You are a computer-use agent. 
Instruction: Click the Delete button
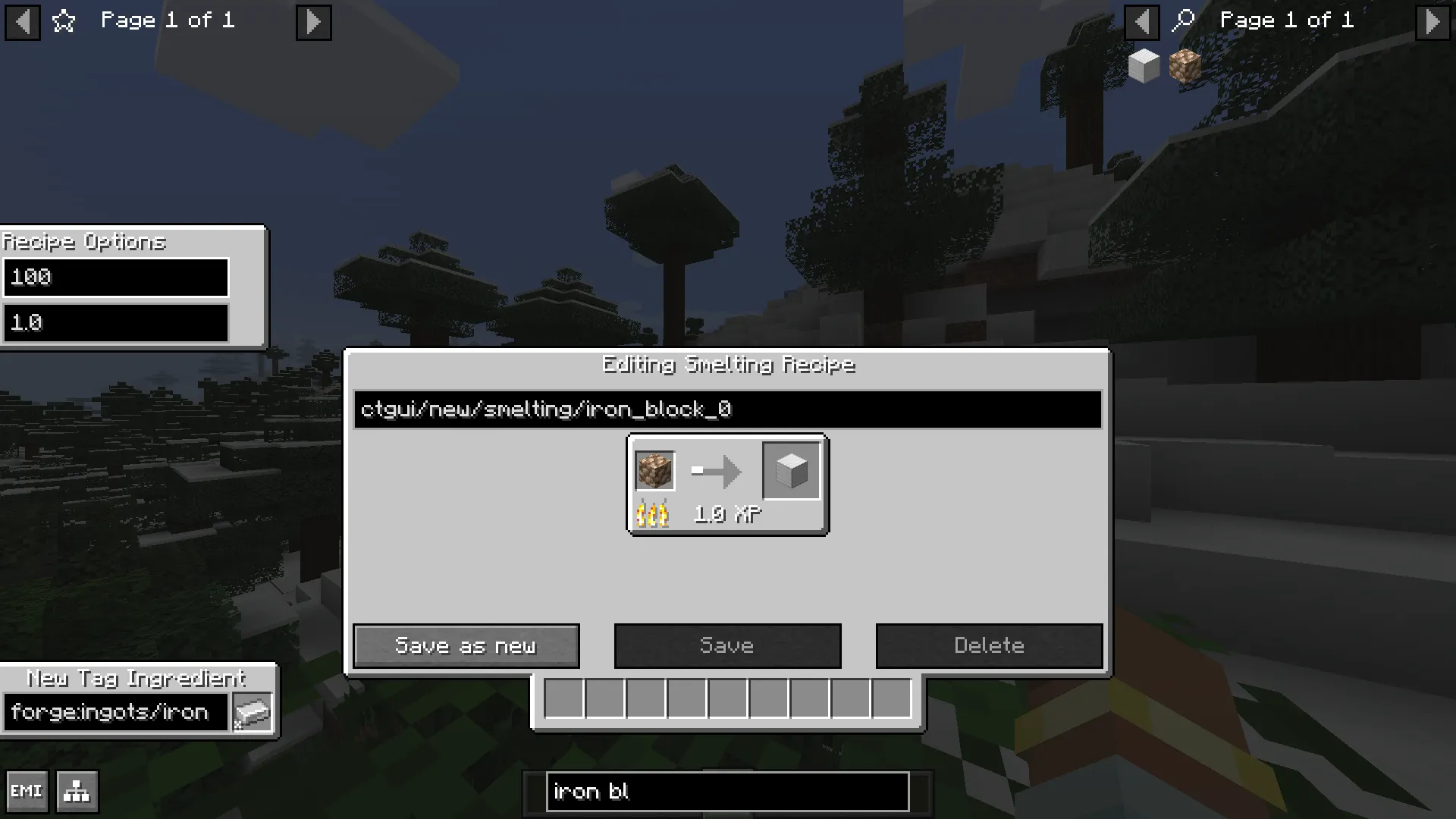(989, 645)
